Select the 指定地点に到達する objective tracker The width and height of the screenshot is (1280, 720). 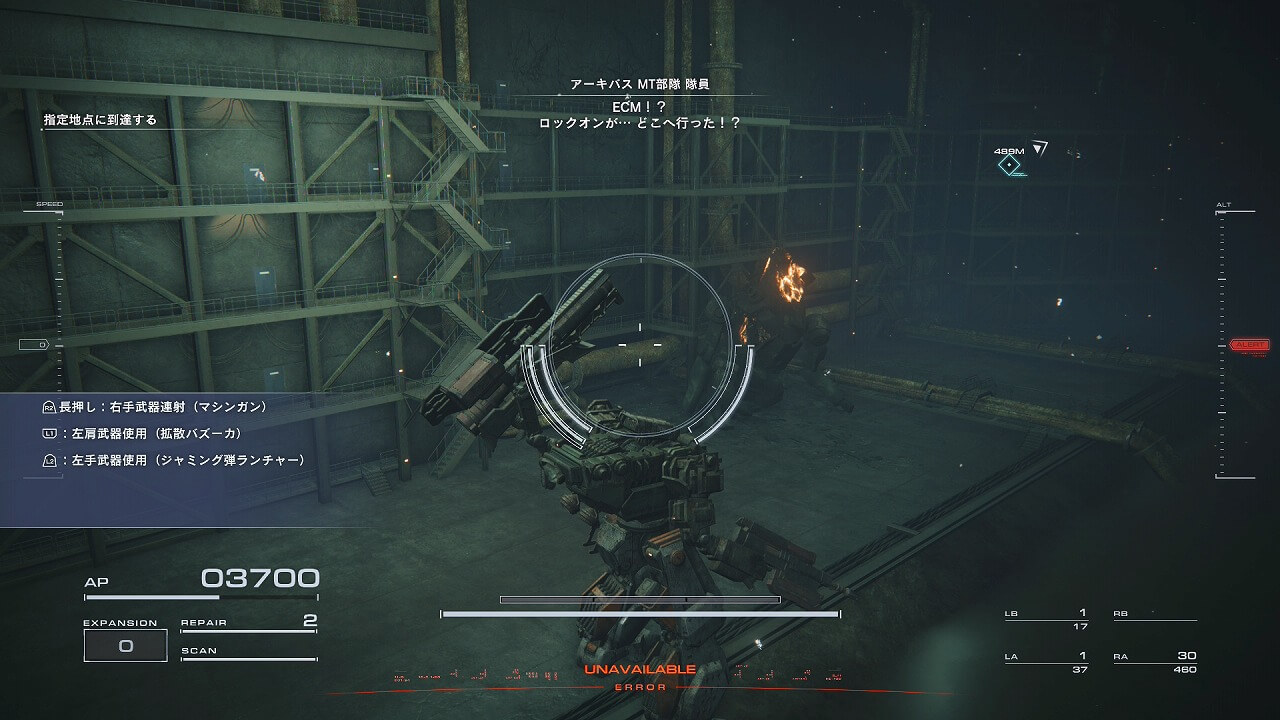tap(100, 120)
